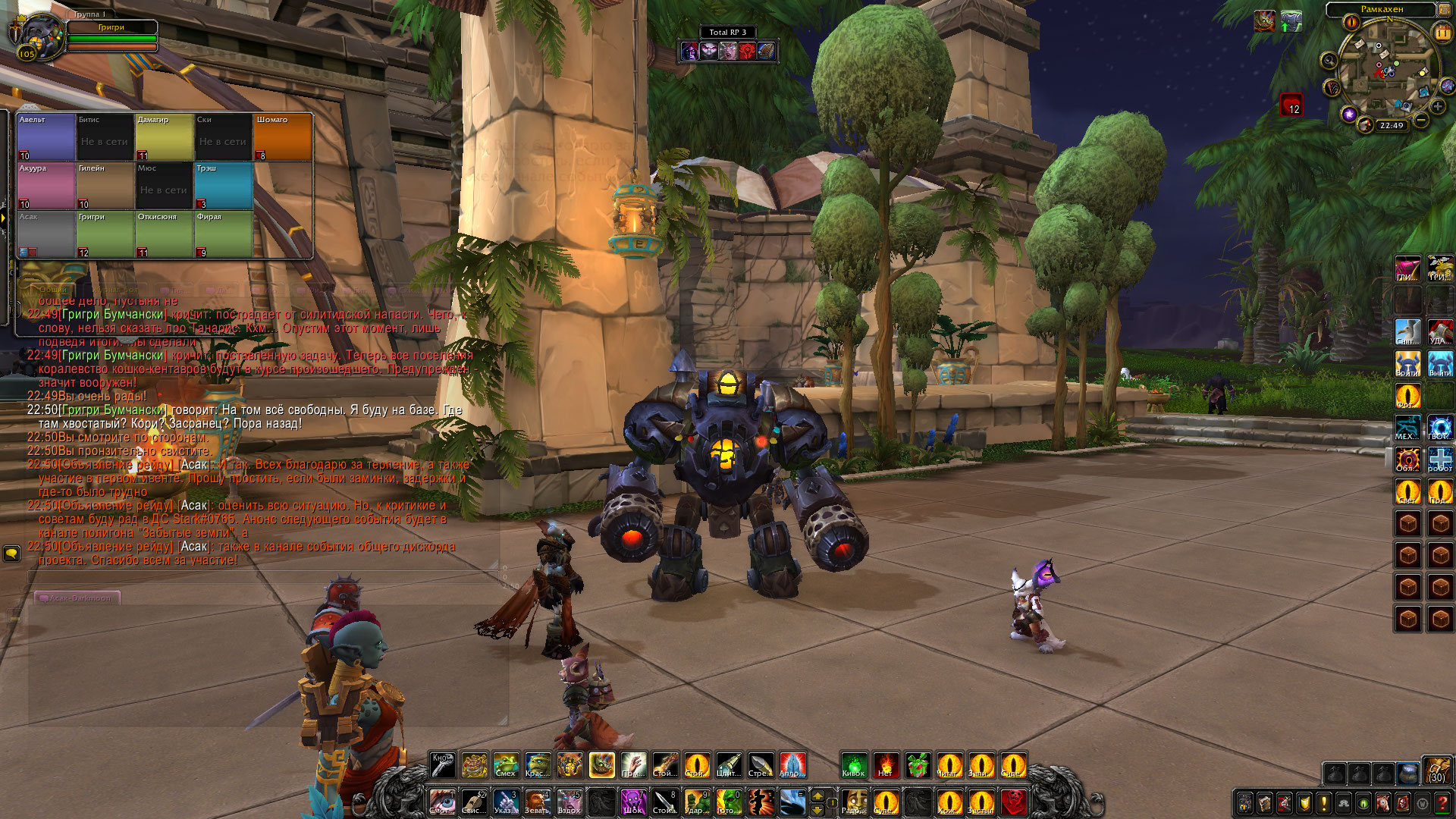Use the Смех frog emote action
Screen dimensions: 1456x819
click(506, 765)
